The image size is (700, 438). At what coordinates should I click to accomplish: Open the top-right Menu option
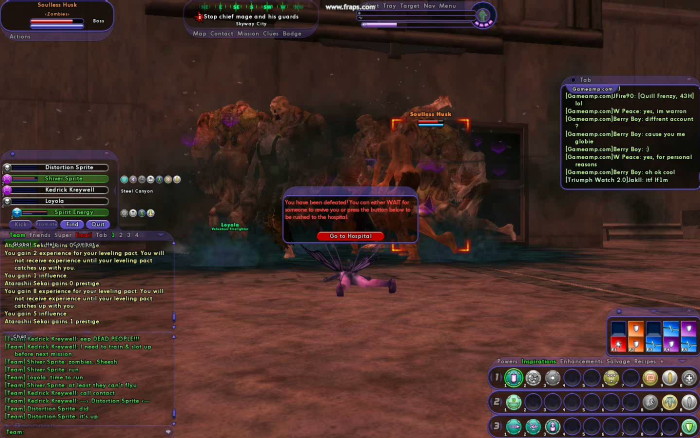pos(447,5)
